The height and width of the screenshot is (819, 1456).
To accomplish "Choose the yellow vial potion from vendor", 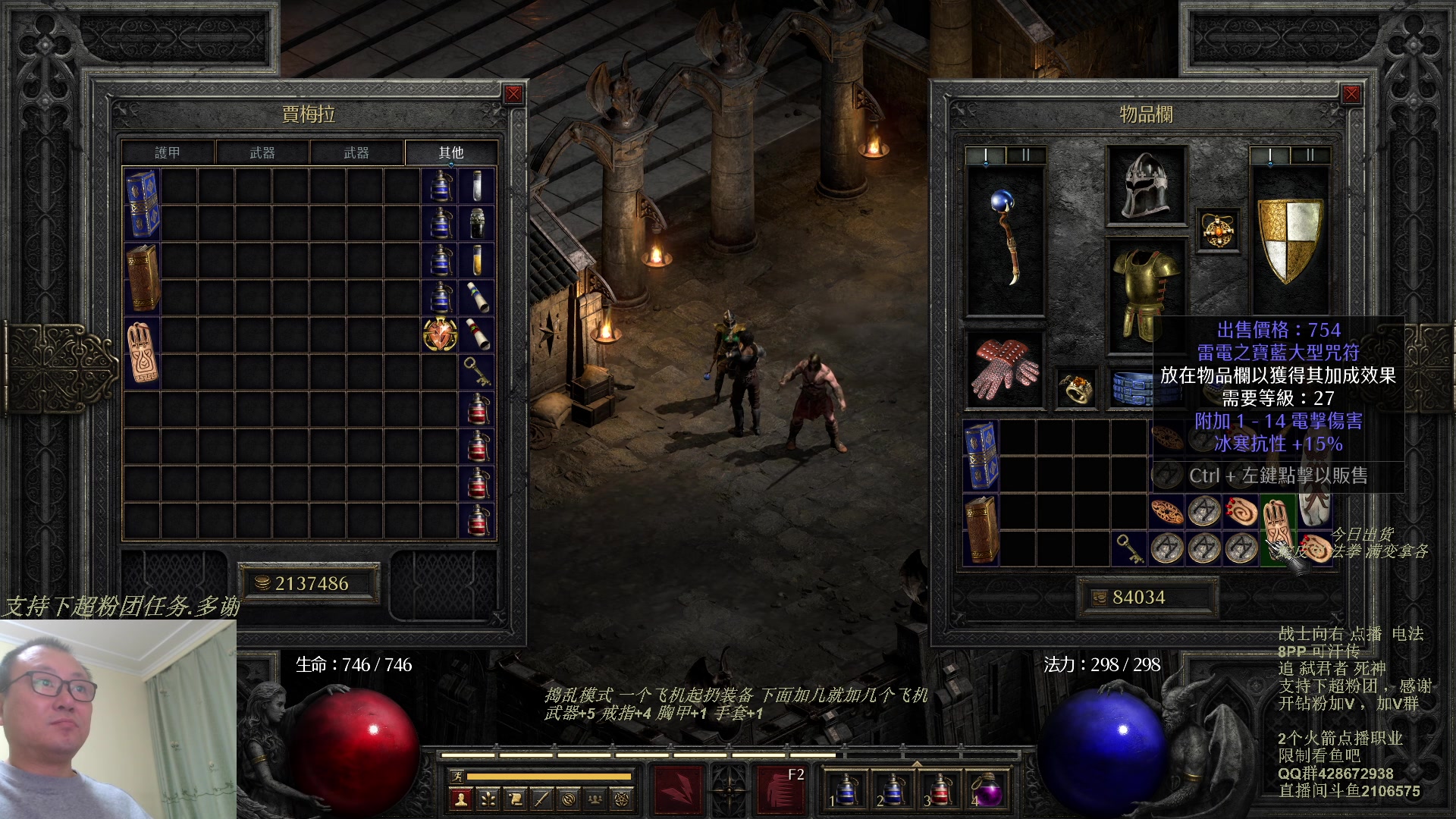I will pyautogui.click(x=477, y=260).
